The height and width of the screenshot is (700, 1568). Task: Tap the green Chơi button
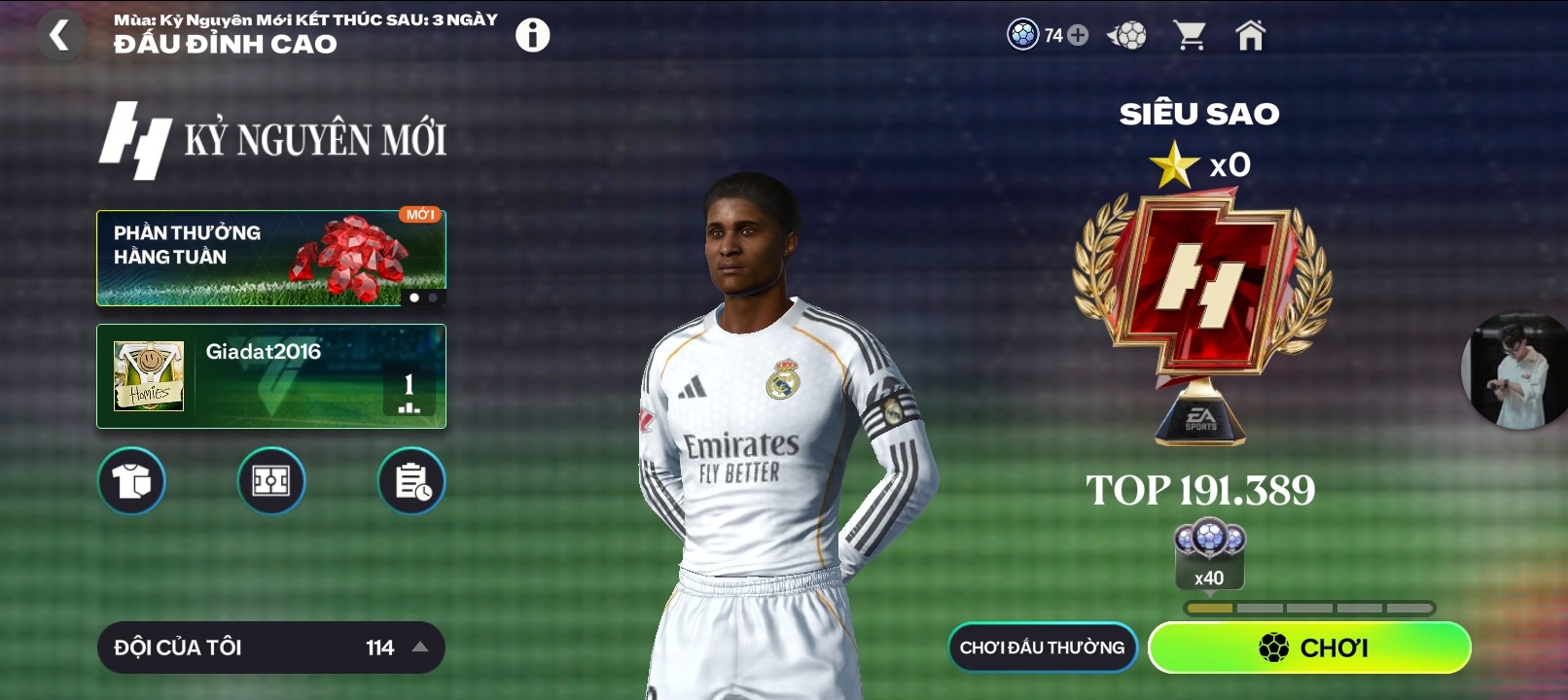(1309, 647)
